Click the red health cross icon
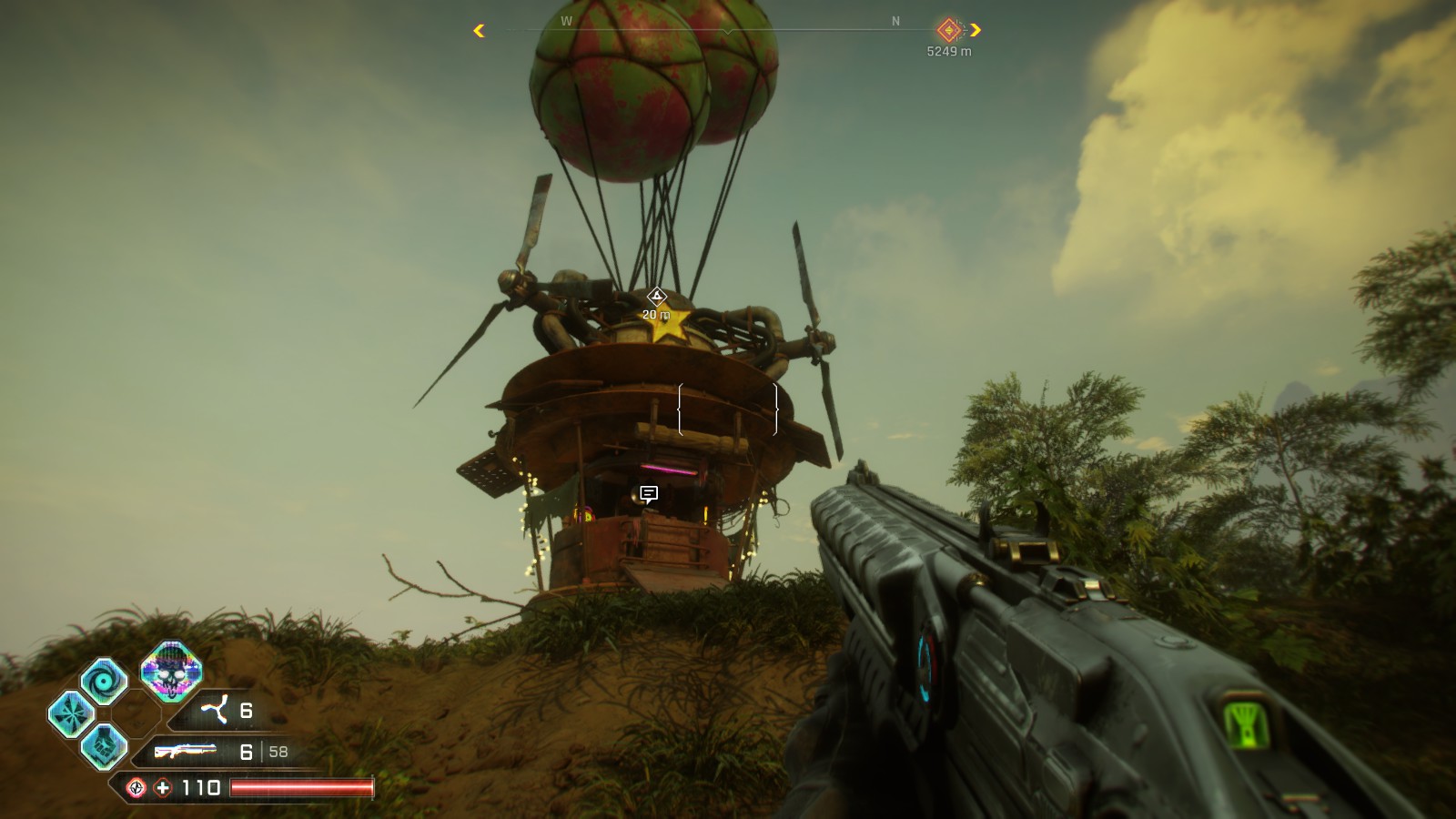Screen dimensions: 1456x819 tap(162, 786)
